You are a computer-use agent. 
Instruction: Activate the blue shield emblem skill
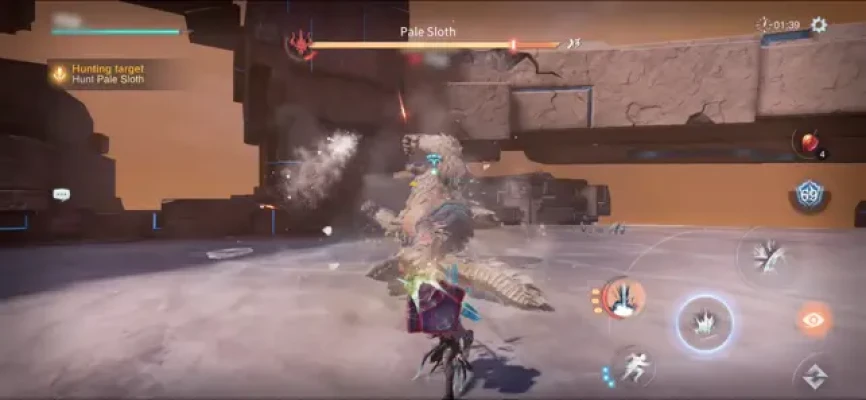[x=808, y=193]
